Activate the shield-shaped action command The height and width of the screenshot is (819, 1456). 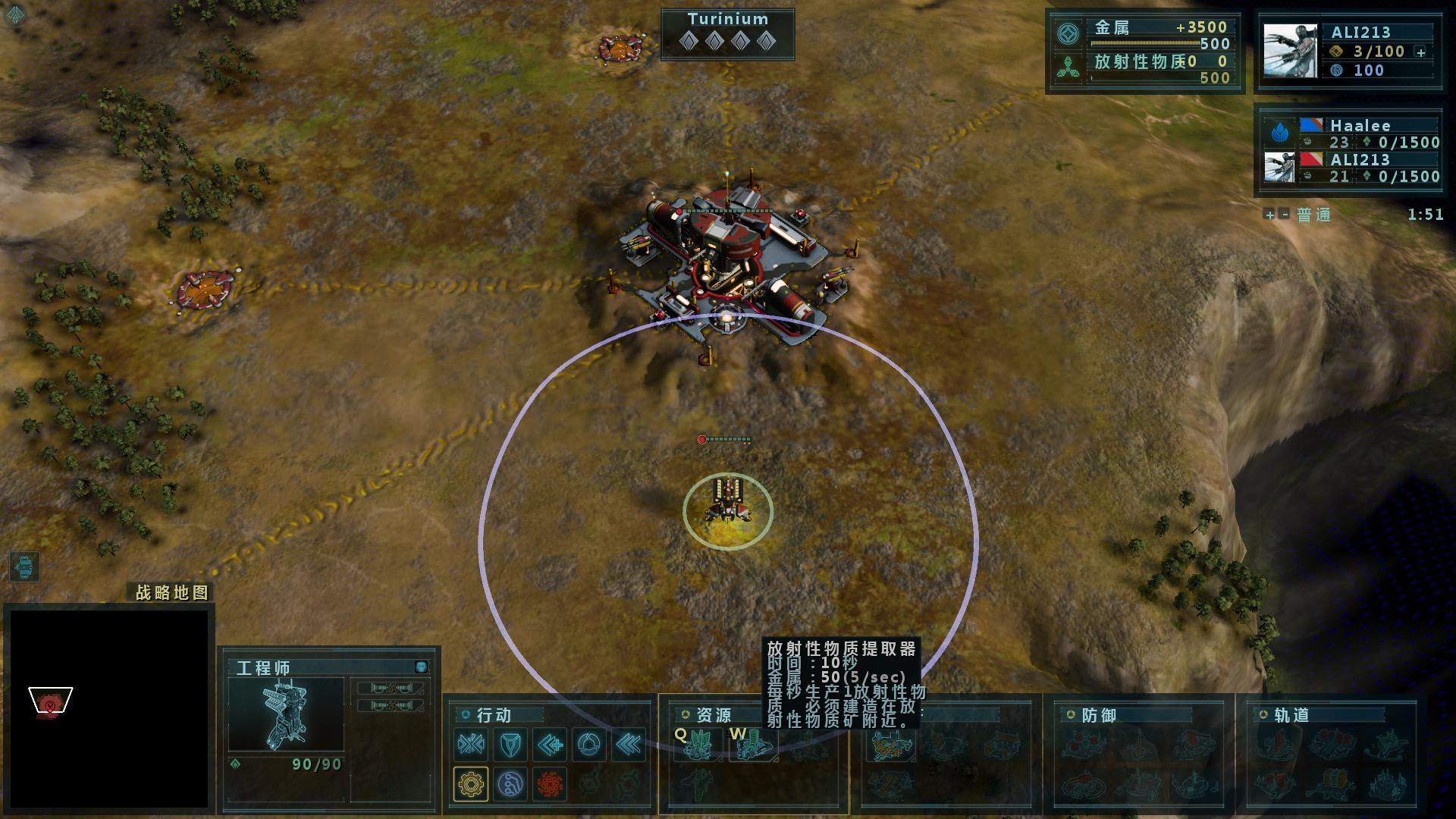pos(510,745)
